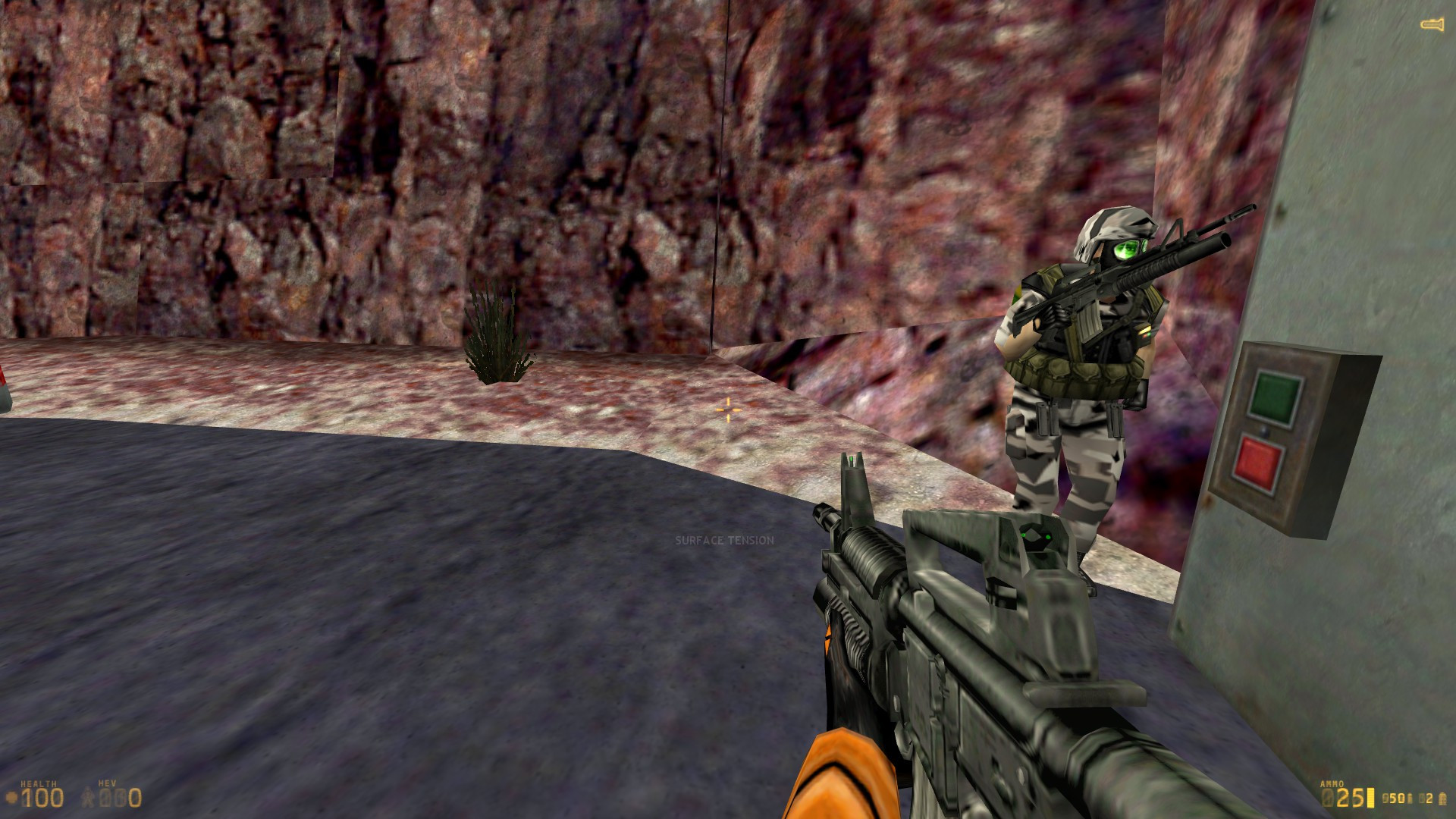The width and height of the screenshot is (1456, 819).
Task: Select the health cross icon beside HEALTH 100
Action: point(11,796)
